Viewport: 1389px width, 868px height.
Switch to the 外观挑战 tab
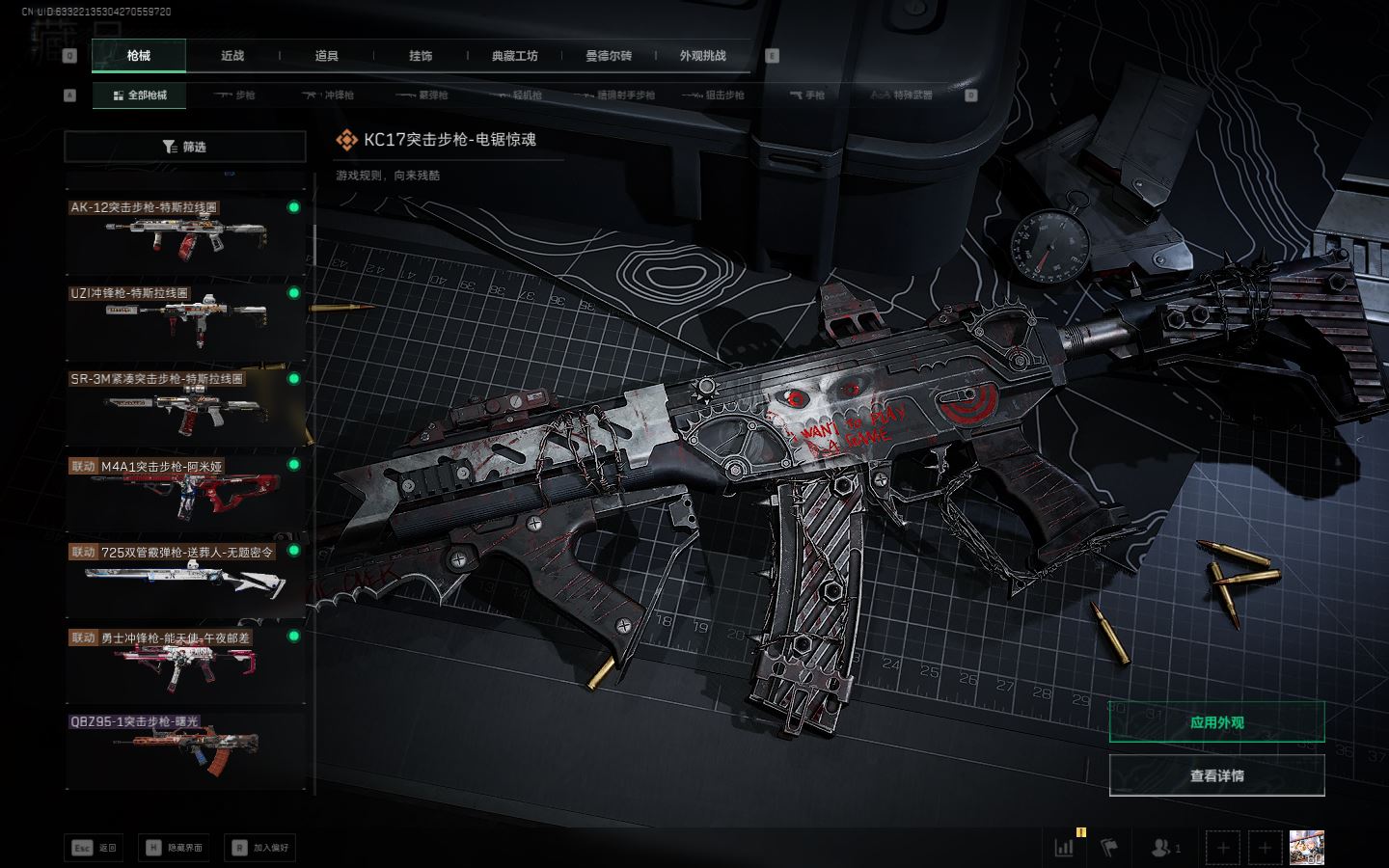click(x=702, y=56)
